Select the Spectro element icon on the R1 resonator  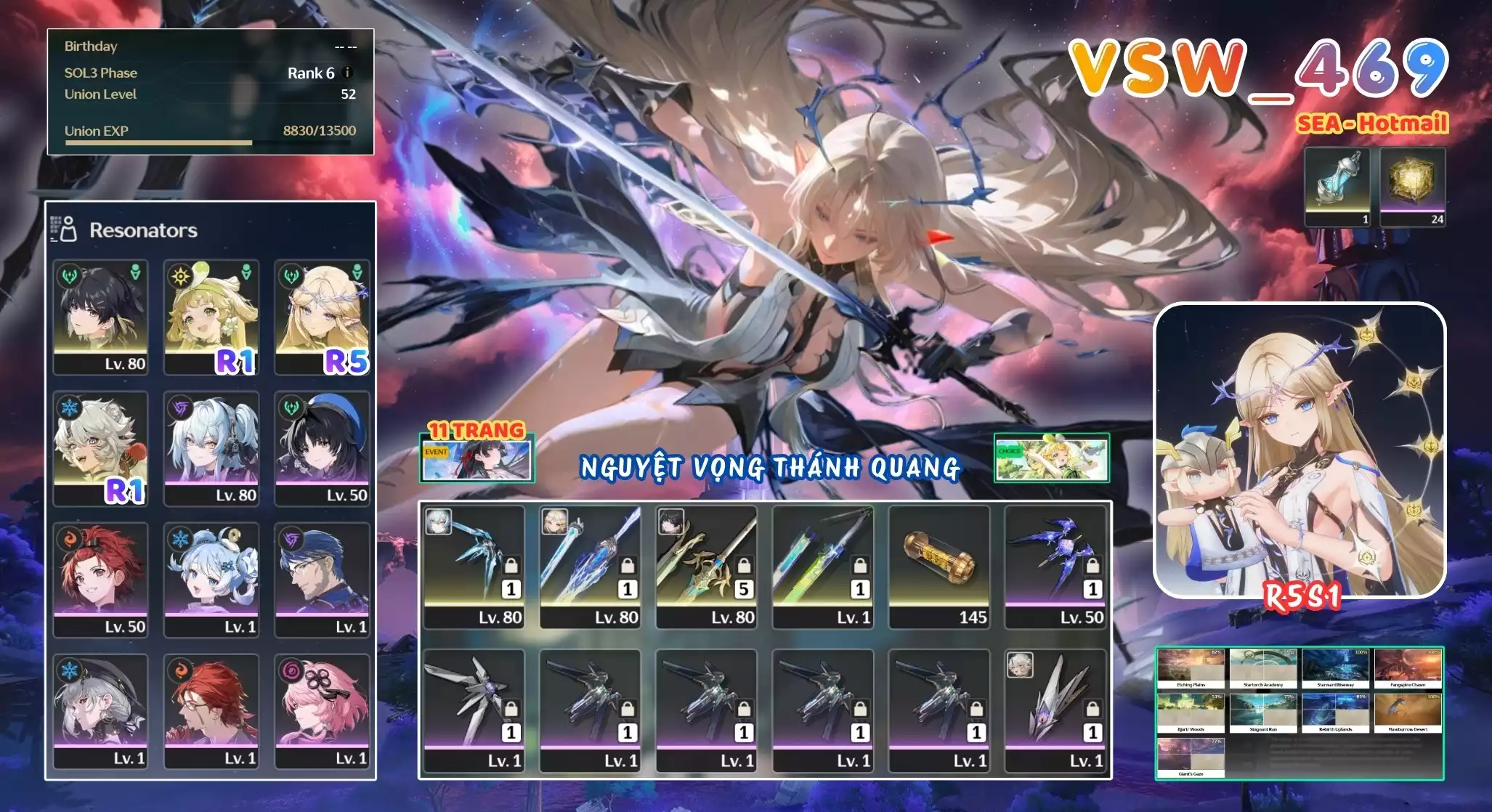point(180,277)
